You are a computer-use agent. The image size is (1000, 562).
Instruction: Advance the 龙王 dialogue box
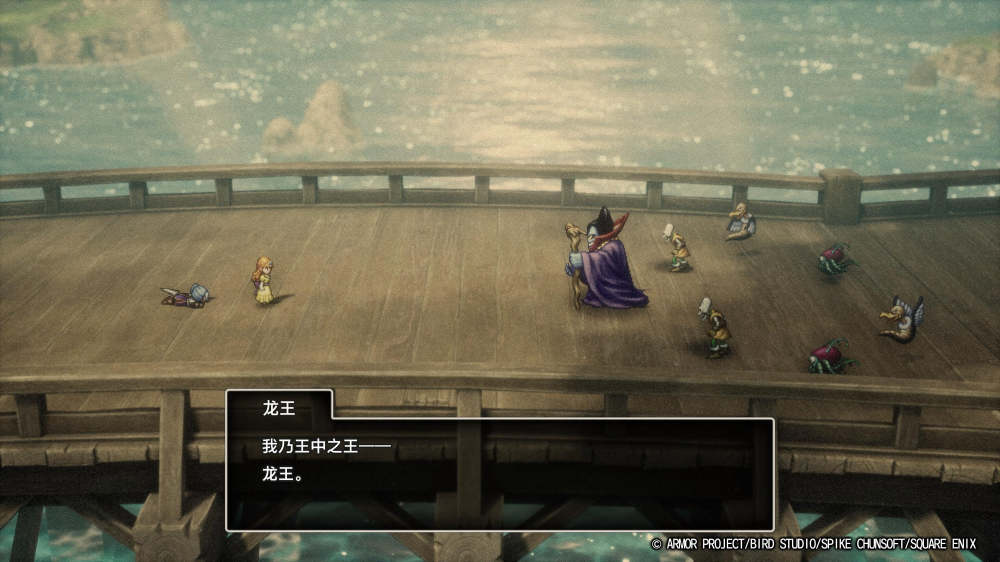point(499,473)
